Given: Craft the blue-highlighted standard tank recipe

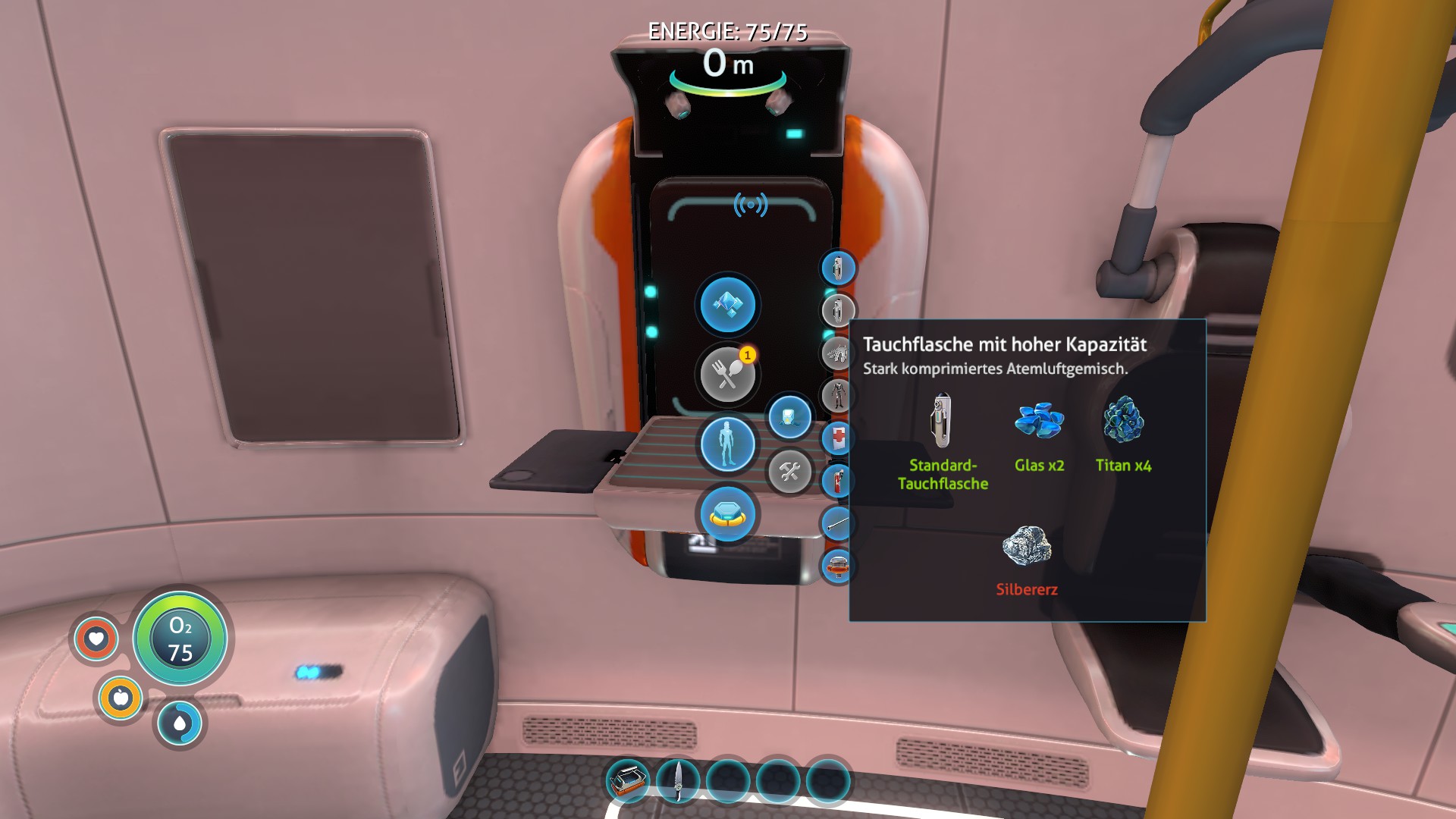Looking at the screenshot, I should pyautogui.click(x=838, y=268).
